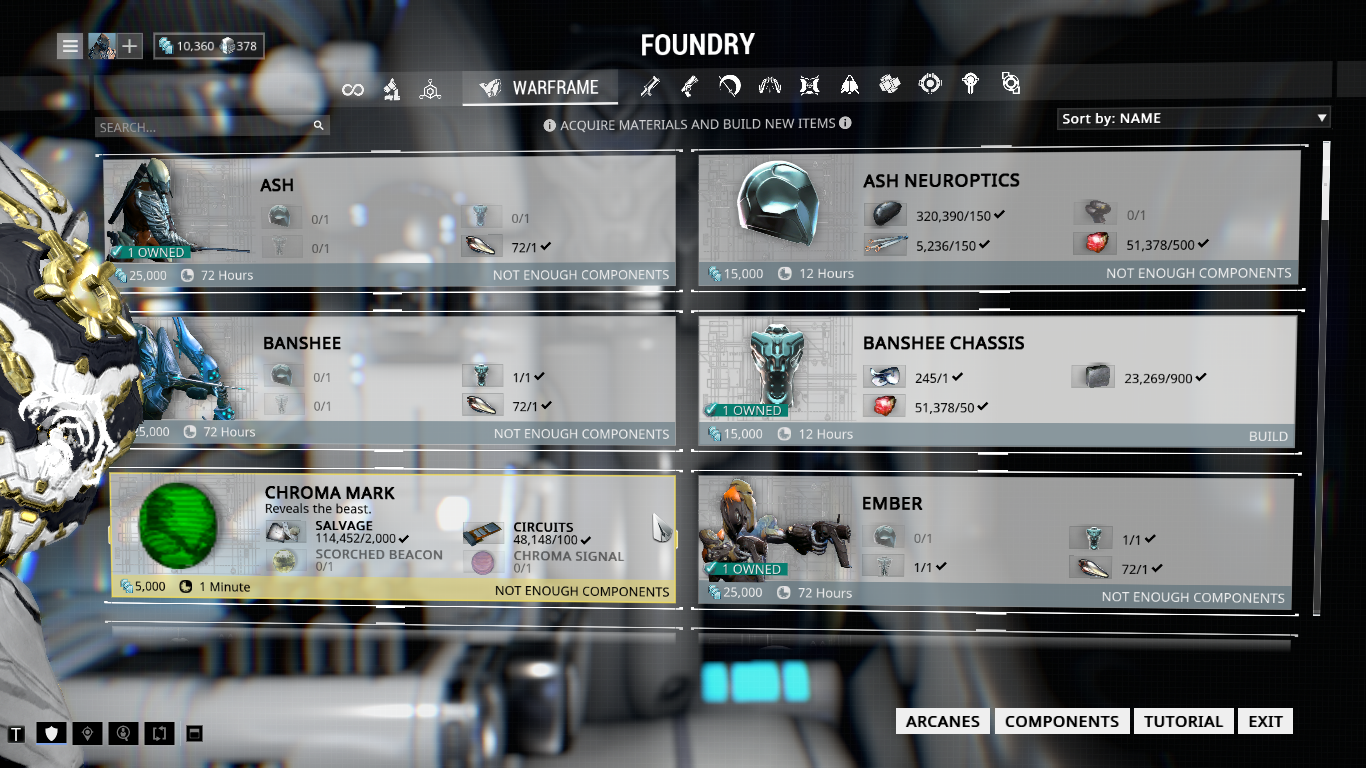
Task: Open the Arcanes panel
Action: pyautogui.click(x=943, y=722)
